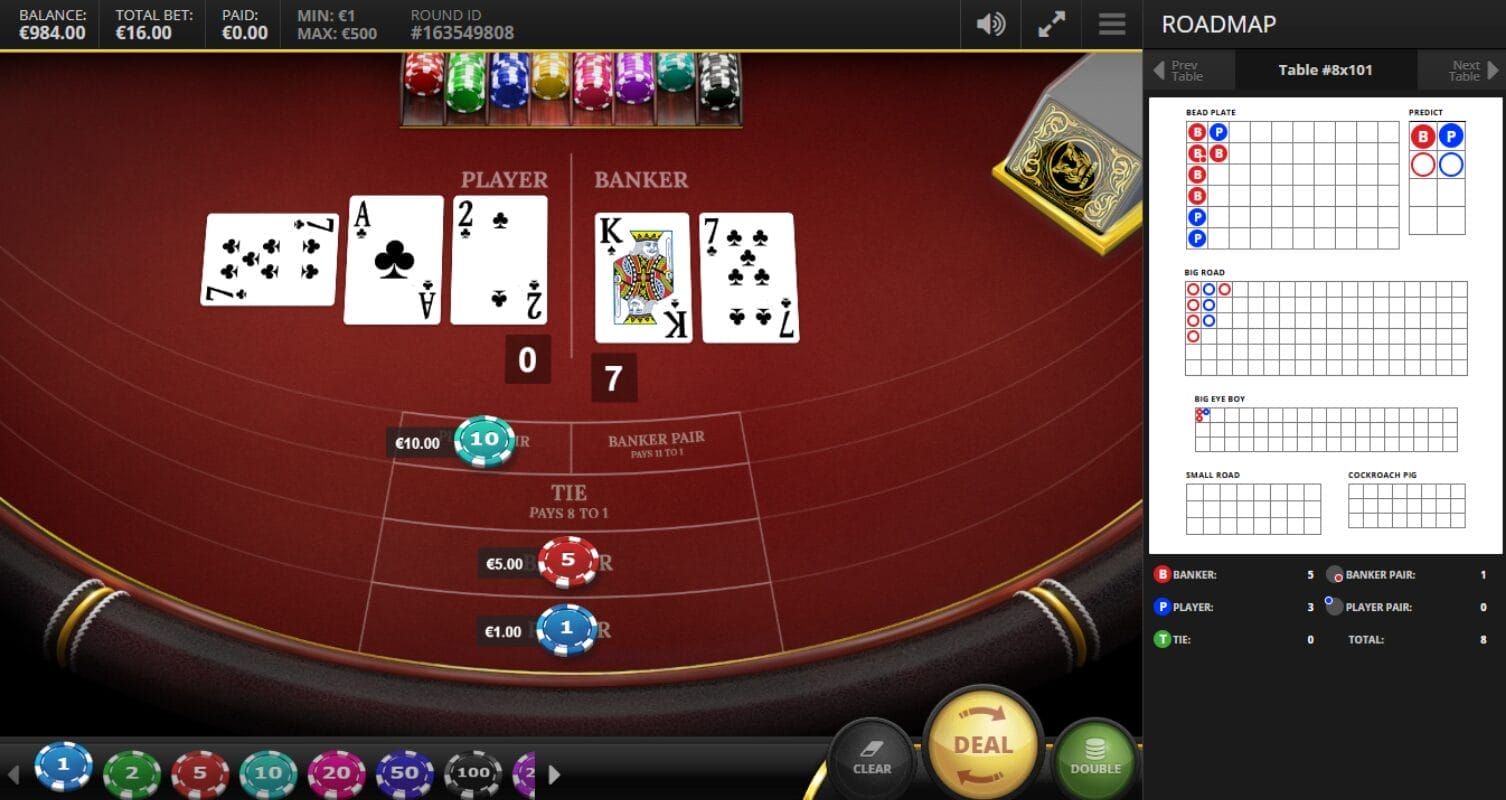This screenshot has height=800, width=1506.
Task: Deal the next baccarat hand
Action: tap(983, 746)
